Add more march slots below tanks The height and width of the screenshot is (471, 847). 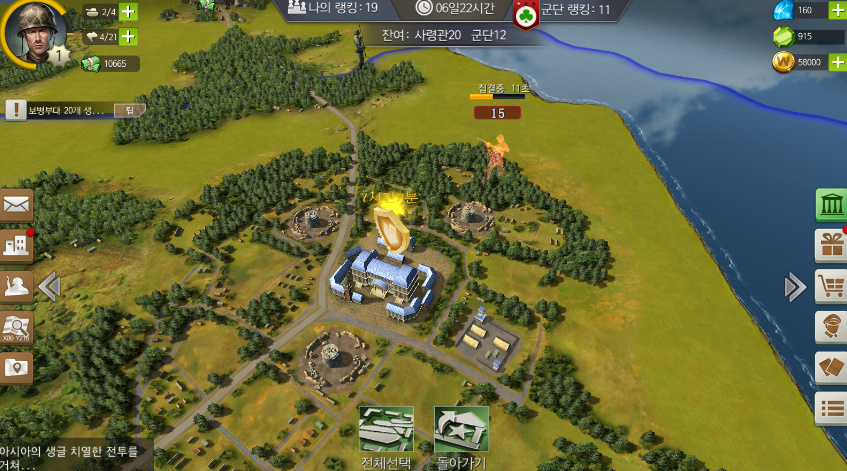tap(128, 37)
